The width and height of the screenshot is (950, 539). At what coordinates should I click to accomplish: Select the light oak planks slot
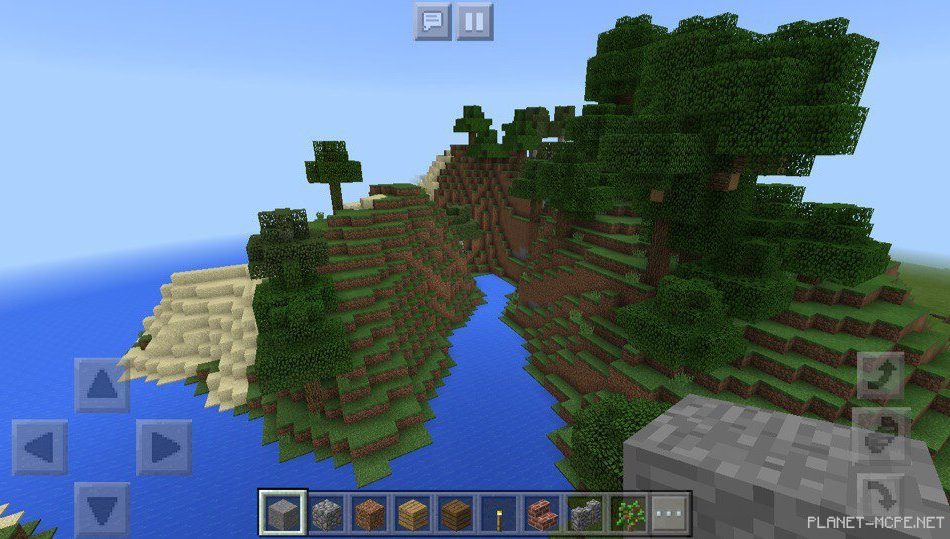click(412, 514)
